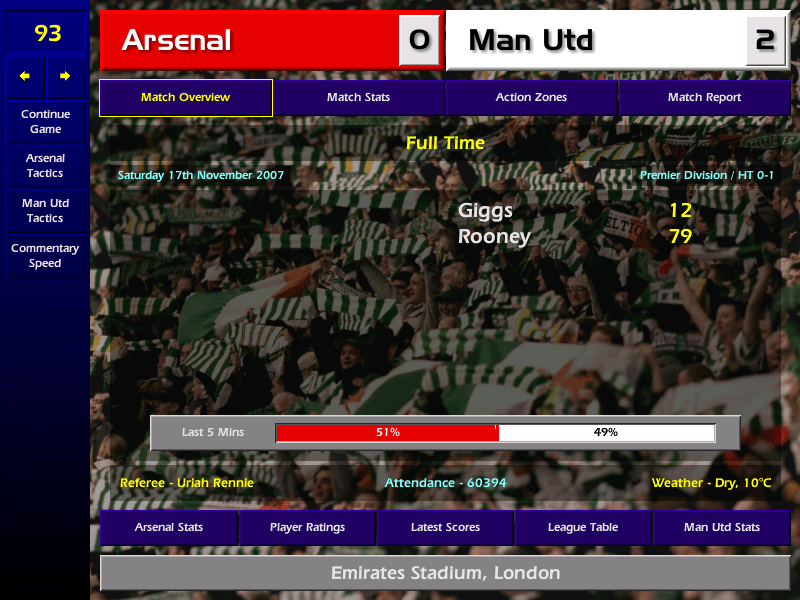
Task: Change the Commentary Speed
Action: 45,256
